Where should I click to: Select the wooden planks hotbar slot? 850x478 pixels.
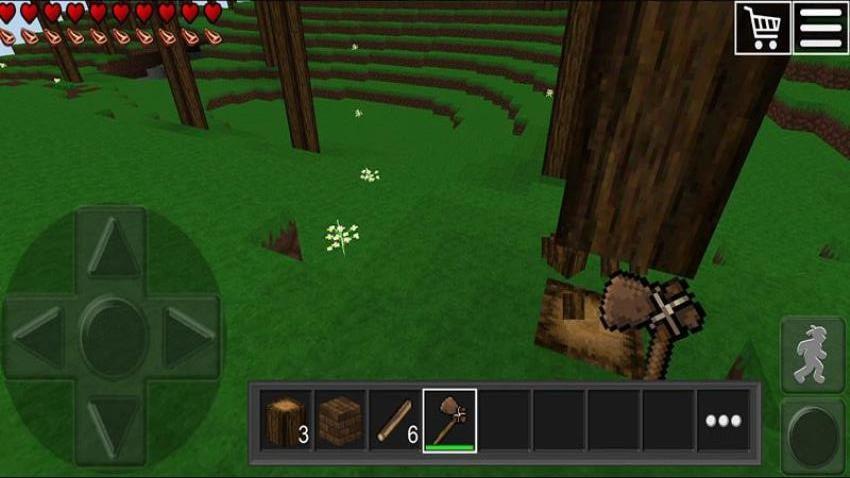[341, 420]
